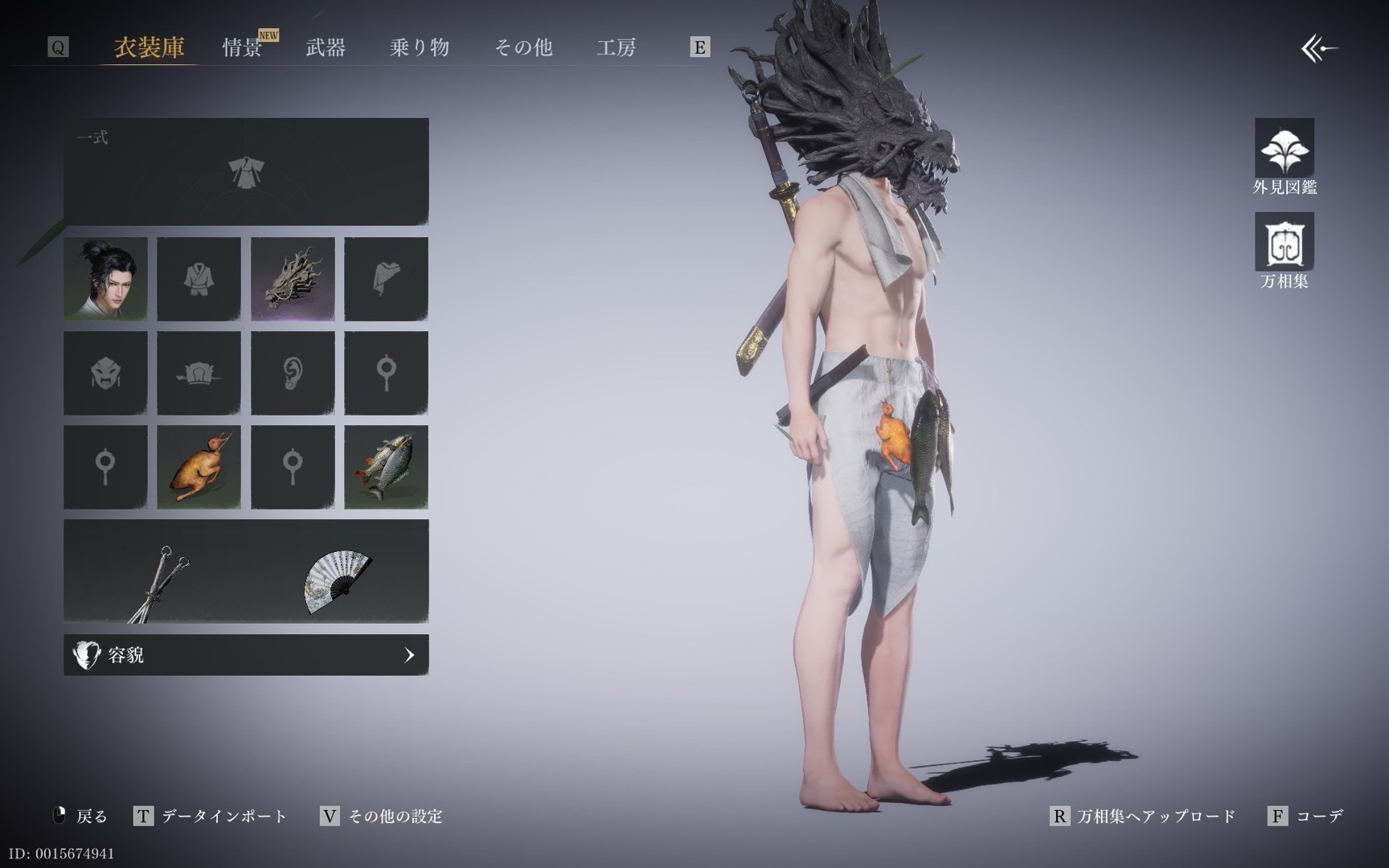Choose the folding fan weapon slot

pyautogui.click(x=338, y=581)
